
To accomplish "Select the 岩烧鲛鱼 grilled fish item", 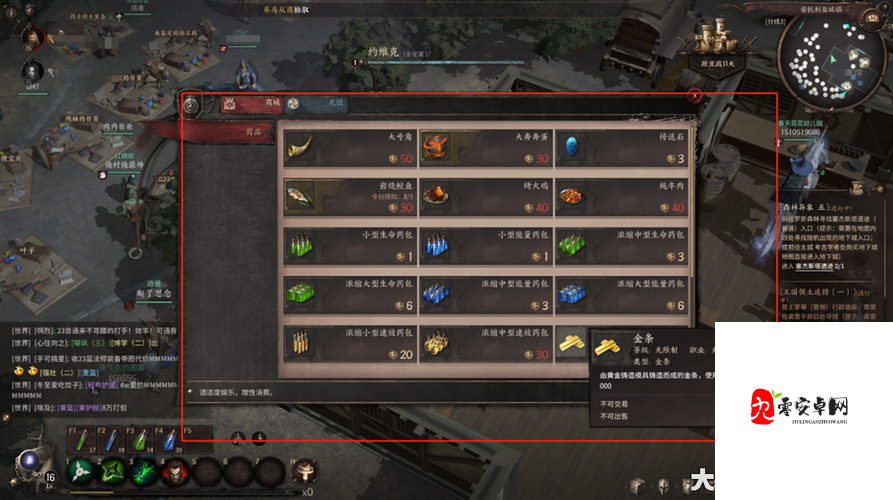I will pyautogui.click(x=348, y=196).
